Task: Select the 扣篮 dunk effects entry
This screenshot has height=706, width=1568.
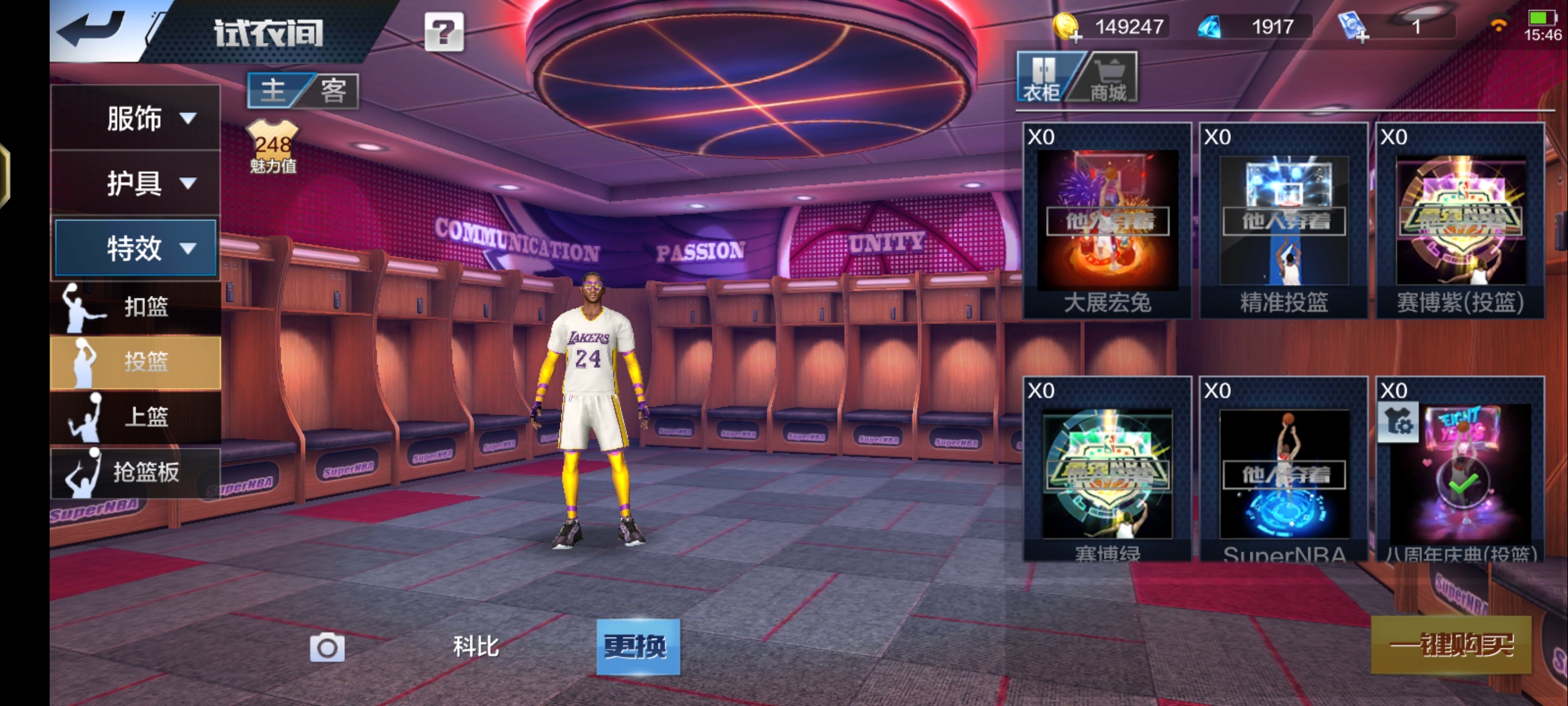Action: coord(136,307)
